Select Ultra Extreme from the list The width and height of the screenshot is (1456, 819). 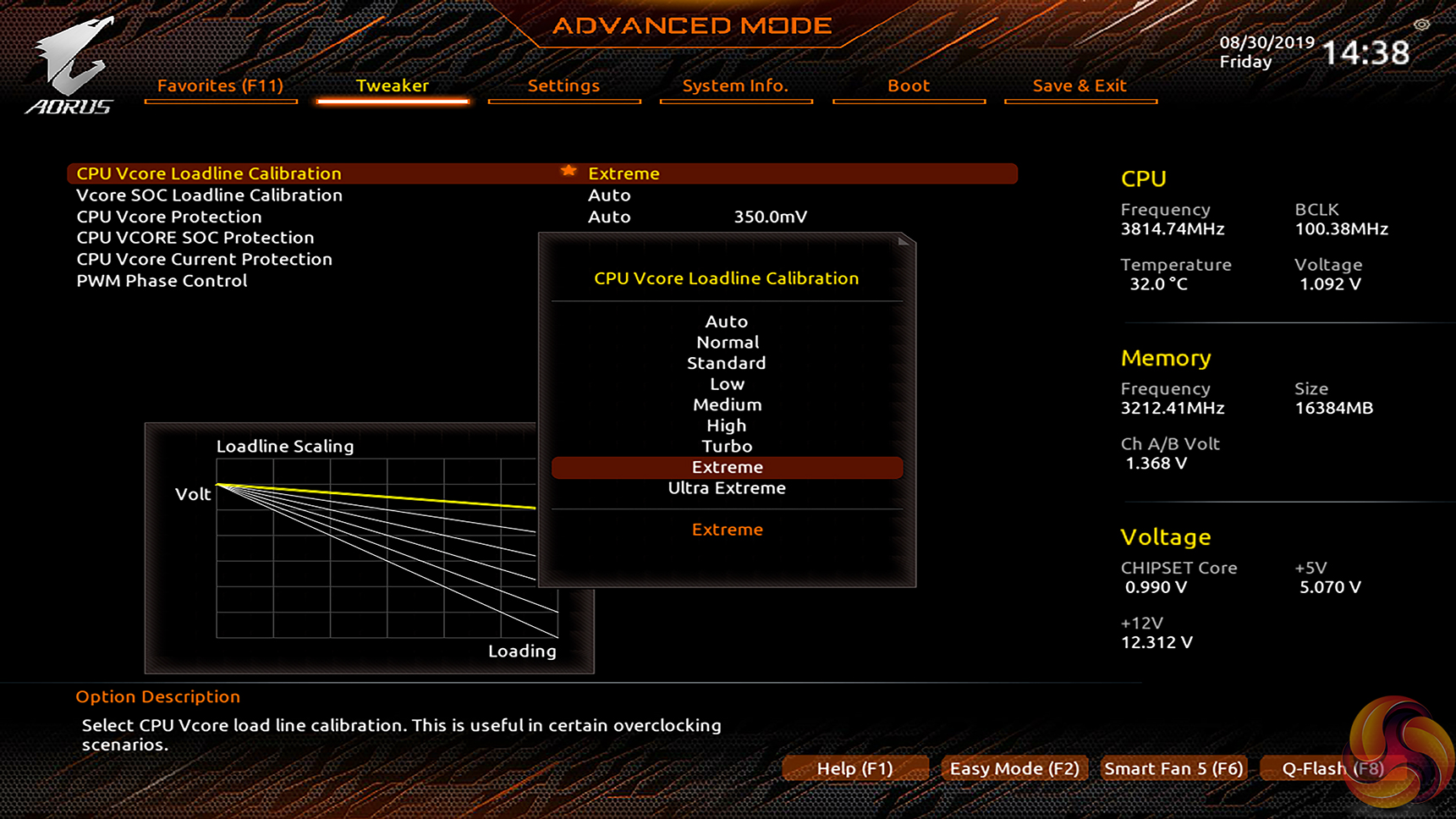click(727, 488)
